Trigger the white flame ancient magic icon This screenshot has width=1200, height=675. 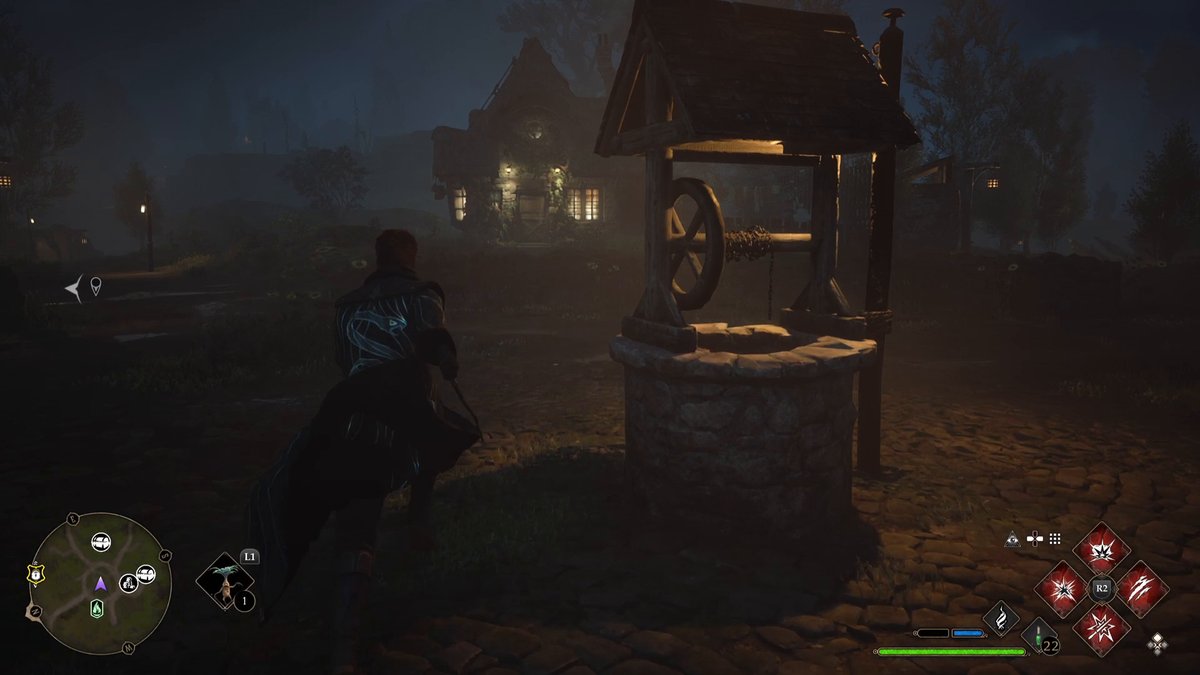1000,618
